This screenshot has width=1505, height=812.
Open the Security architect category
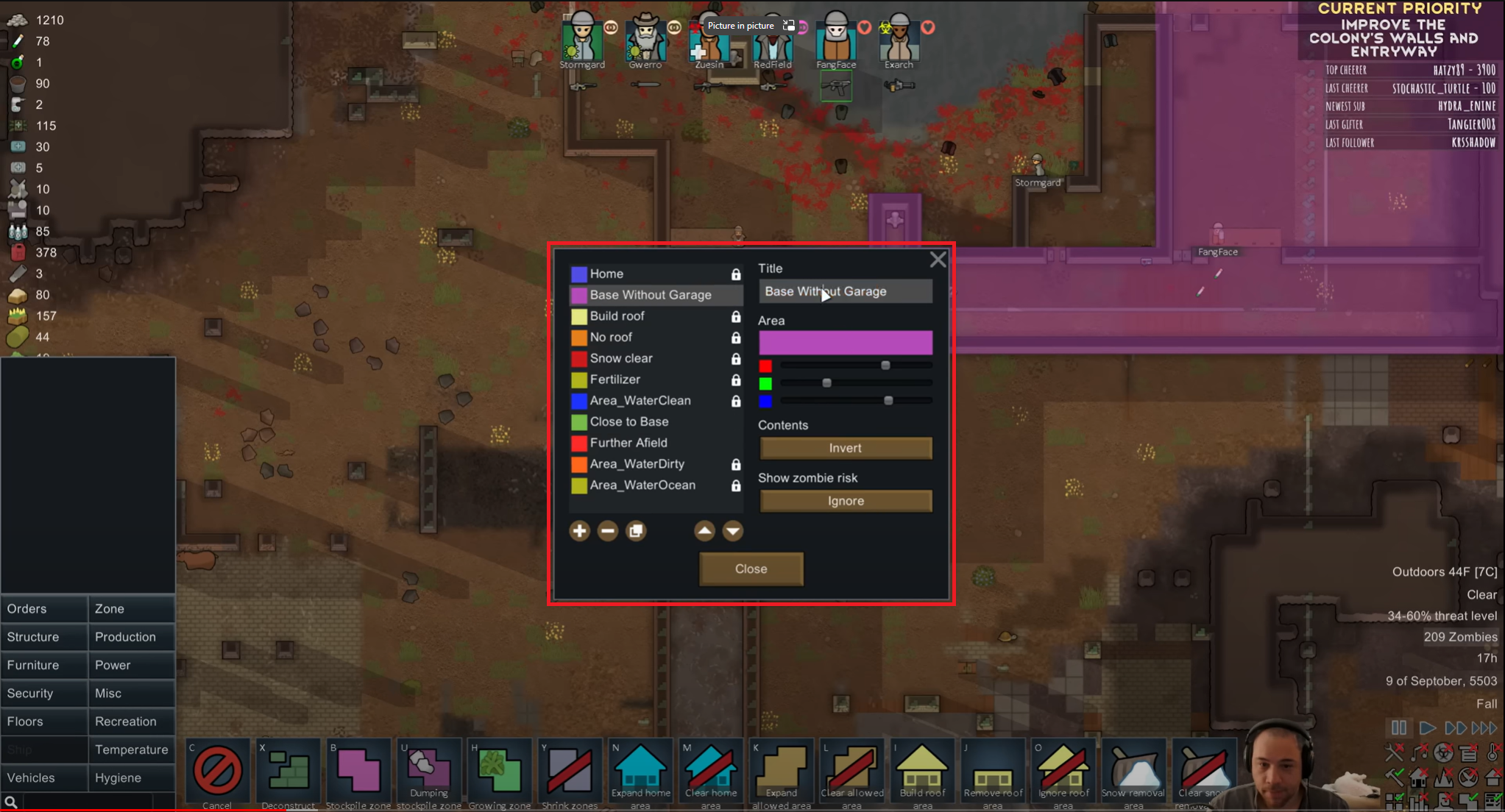click(x=43, y=694)
